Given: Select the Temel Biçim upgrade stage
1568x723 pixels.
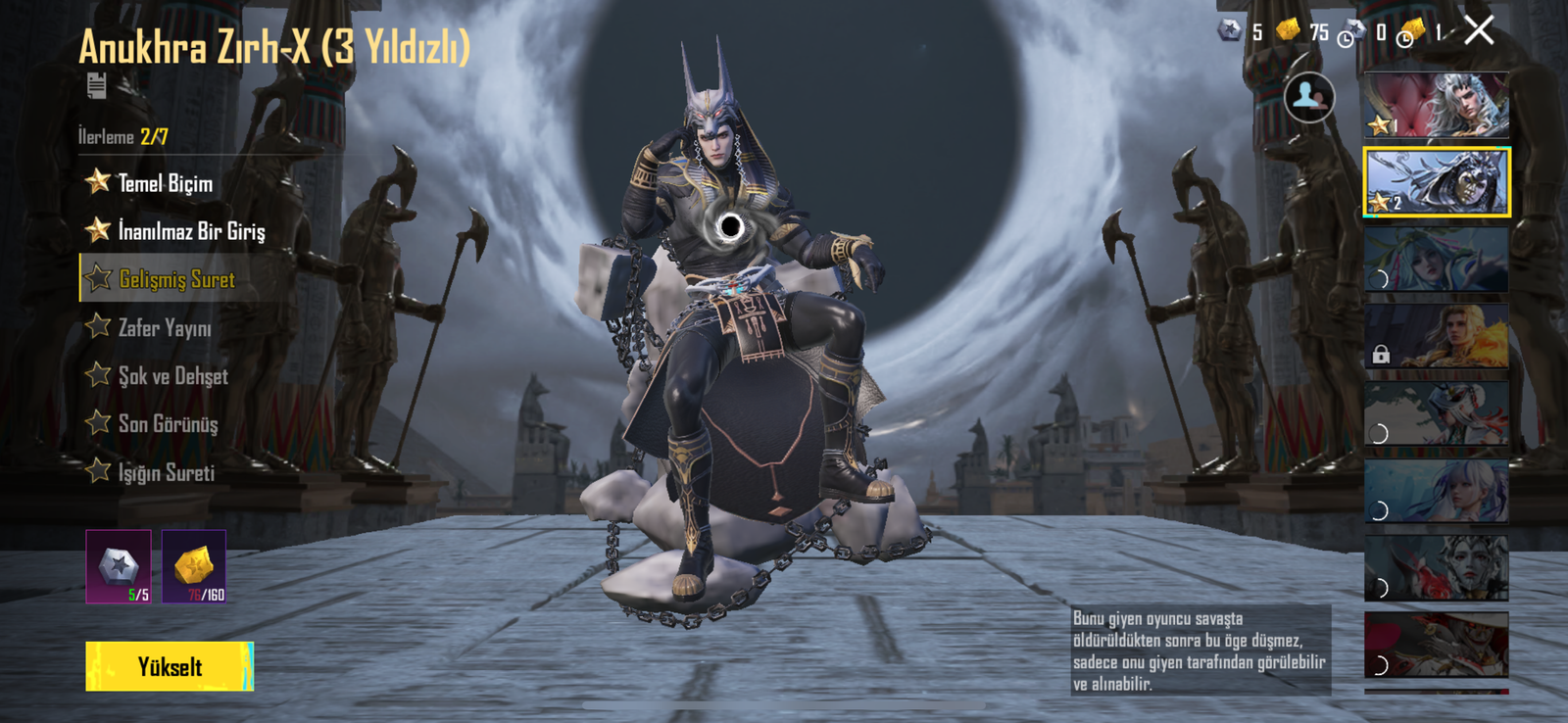Looking at the screenshot, I should [164, 183].
